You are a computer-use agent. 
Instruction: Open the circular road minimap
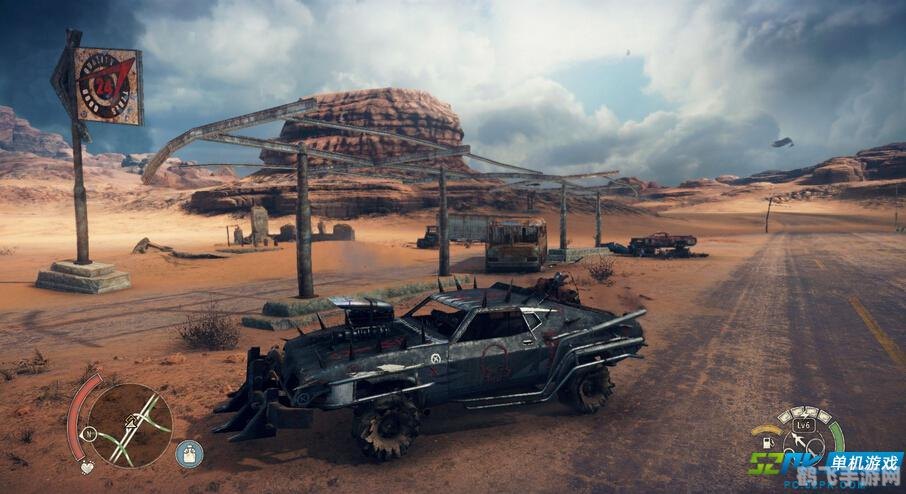(x=130, y=424)
